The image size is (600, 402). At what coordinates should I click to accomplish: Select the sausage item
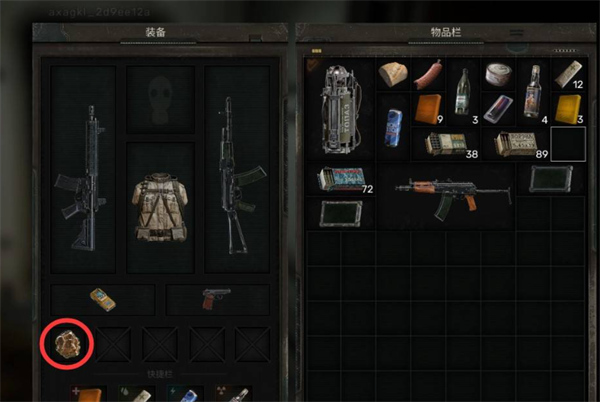(428, 75)
